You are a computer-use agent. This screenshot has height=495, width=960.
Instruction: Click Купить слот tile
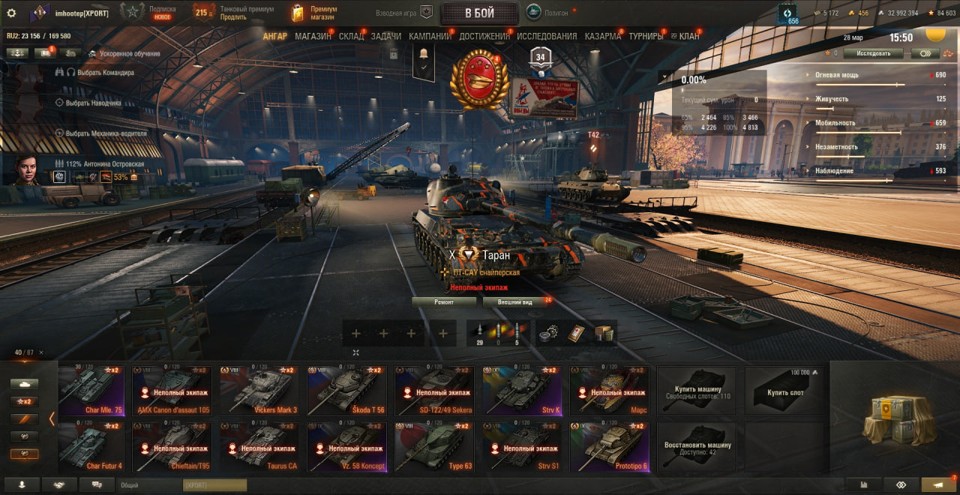[x=784, y=390]
